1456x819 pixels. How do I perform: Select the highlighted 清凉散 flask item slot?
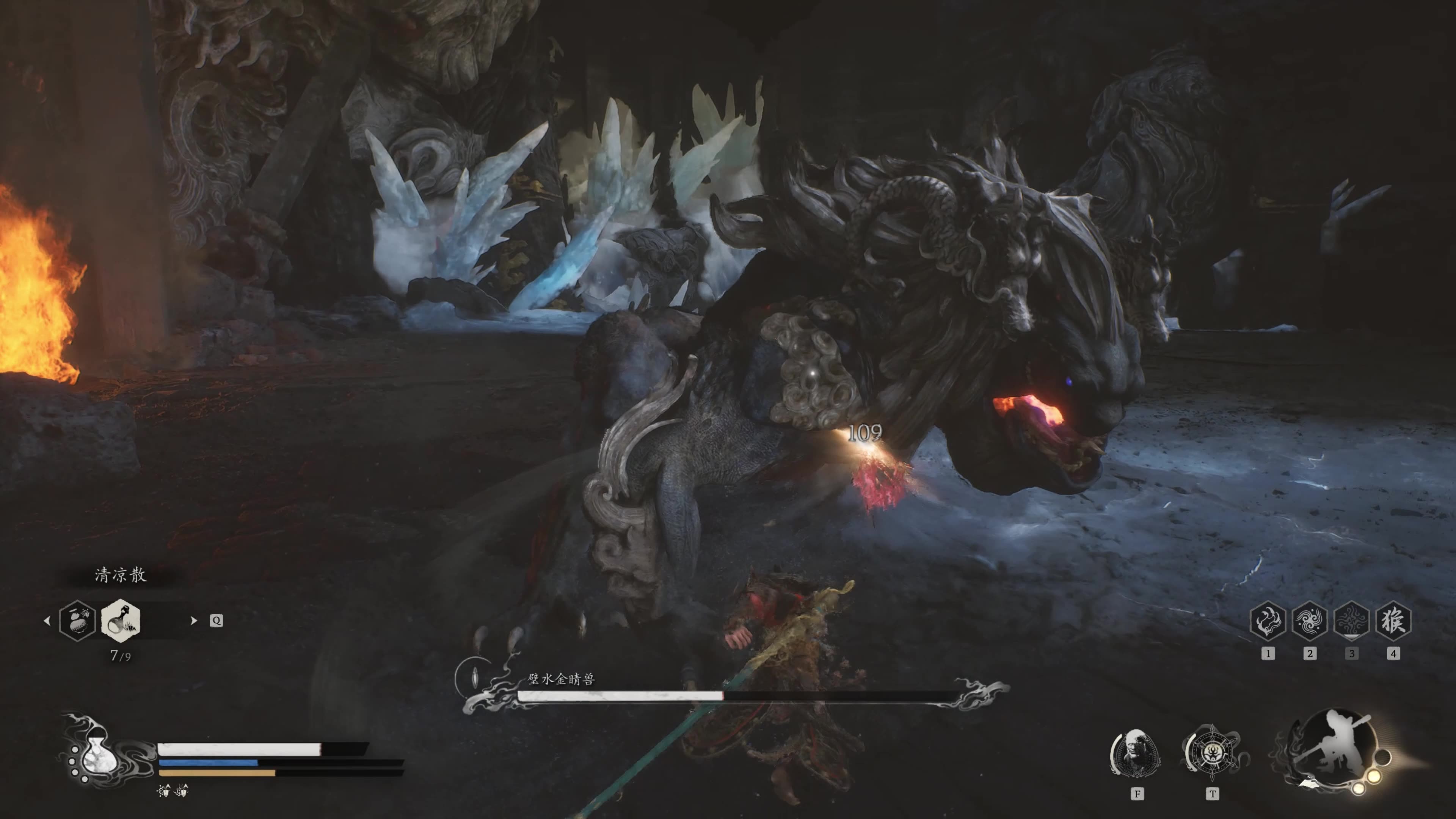[x=121, y=620]
